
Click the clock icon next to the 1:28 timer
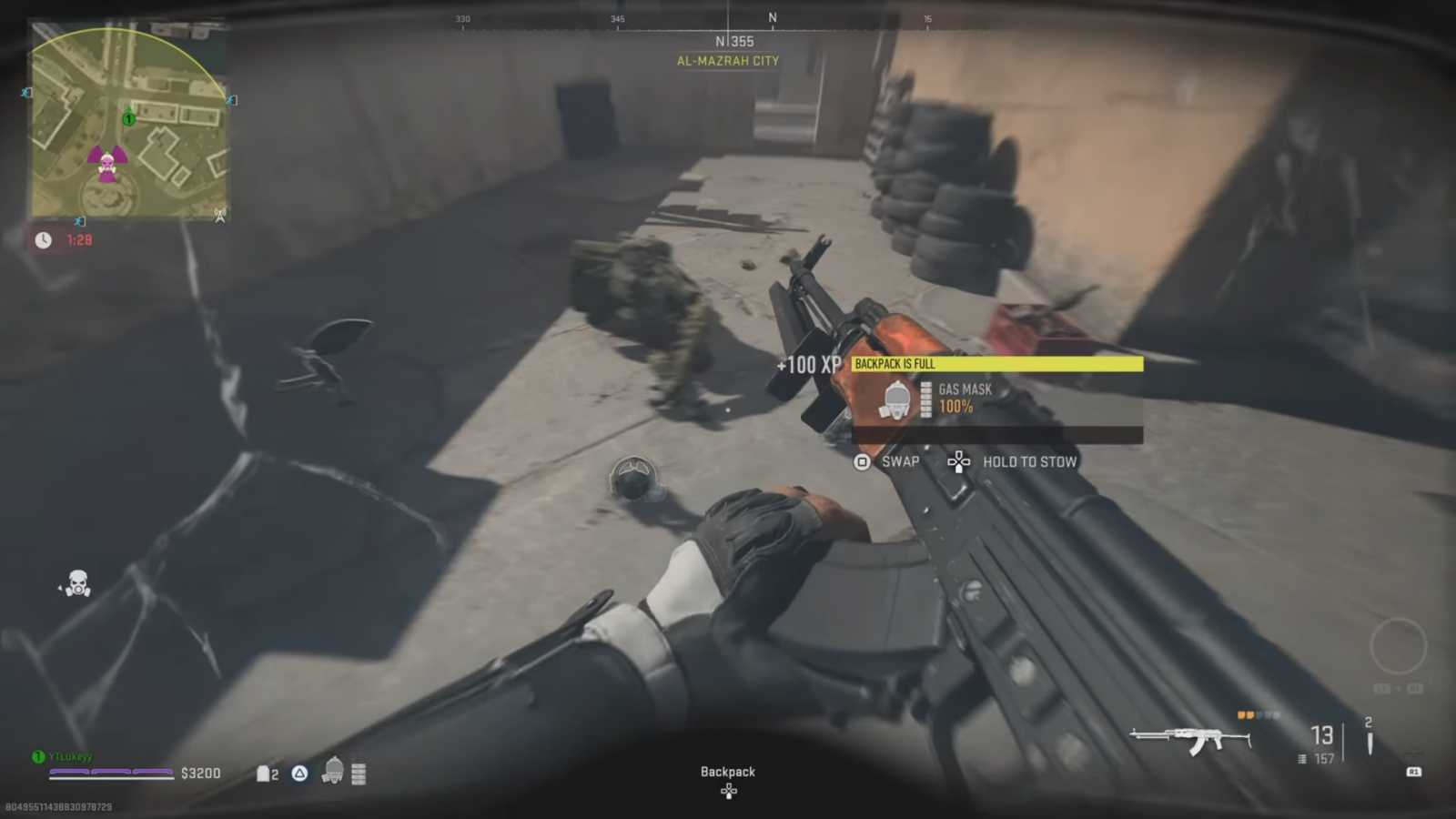(x=43, y=240)
